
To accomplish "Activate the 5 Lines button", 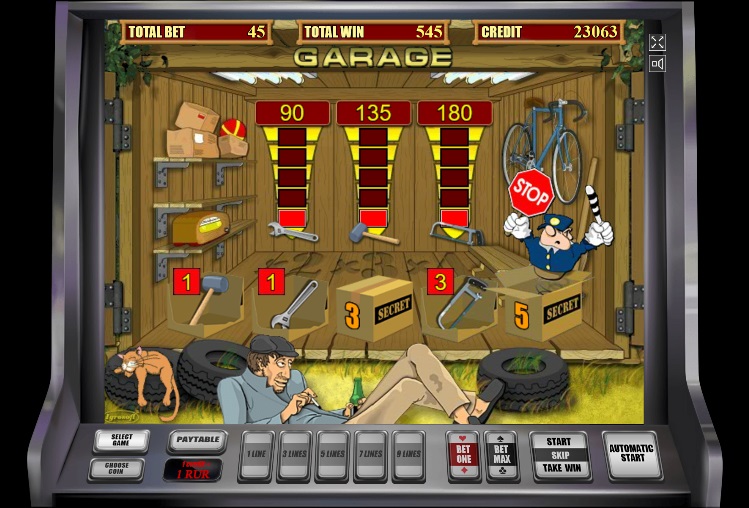I will 332,455.
